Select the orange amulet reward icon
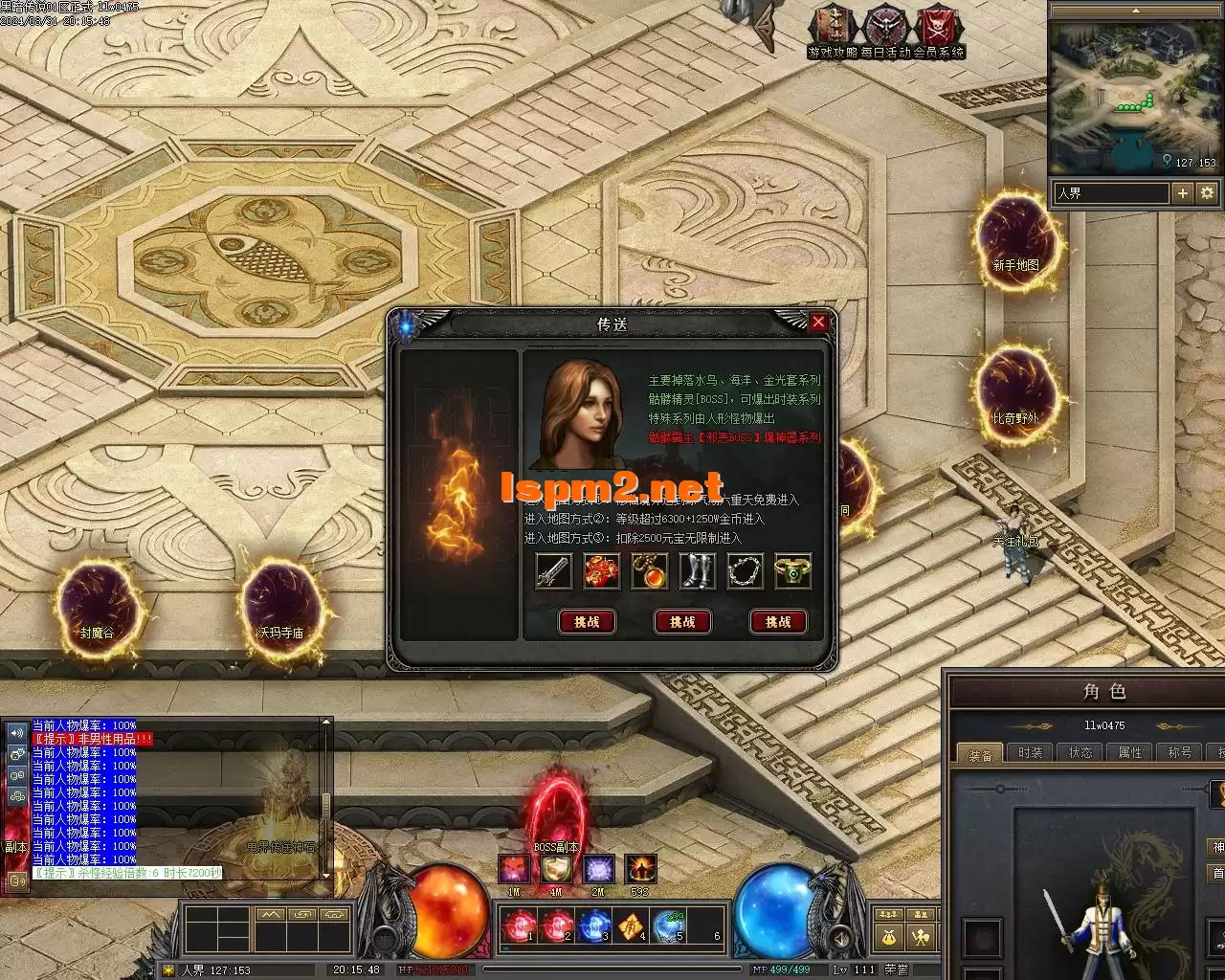The image size is (1225, 980). (649, 571)
